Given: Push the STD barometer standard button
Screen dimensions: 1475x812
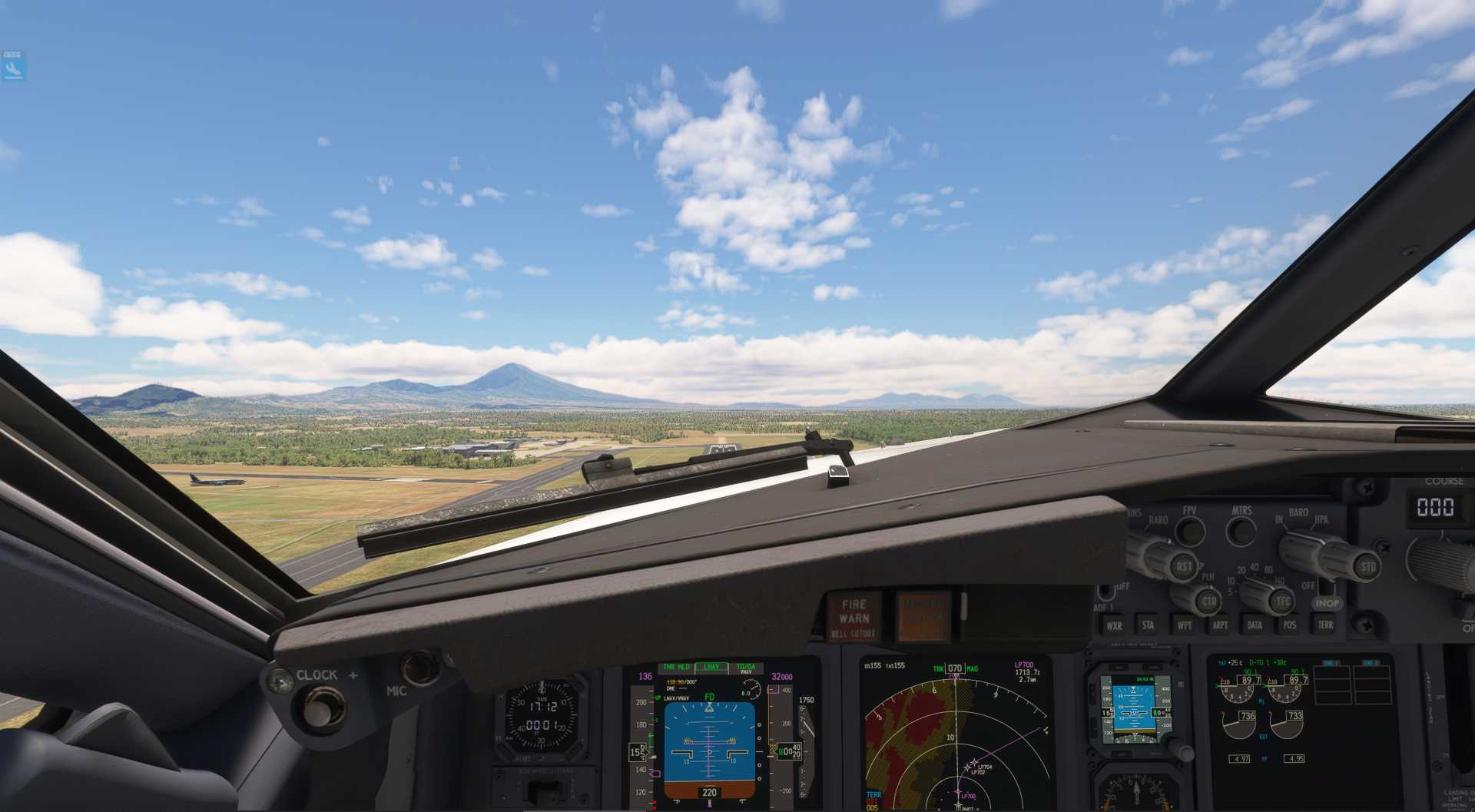Looking at the screenshot, I should (1368, 568).
